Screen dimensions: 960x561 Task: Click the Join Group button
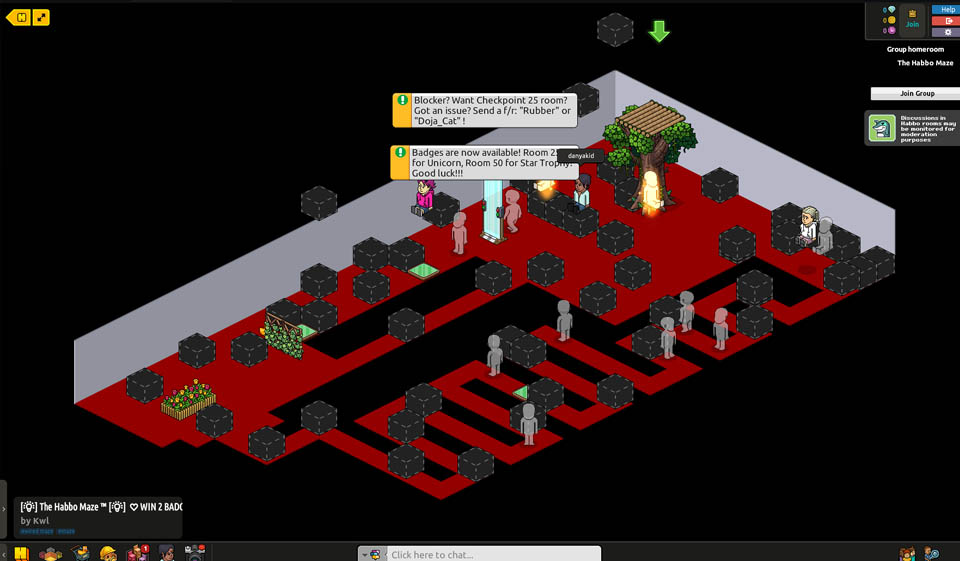916,93
